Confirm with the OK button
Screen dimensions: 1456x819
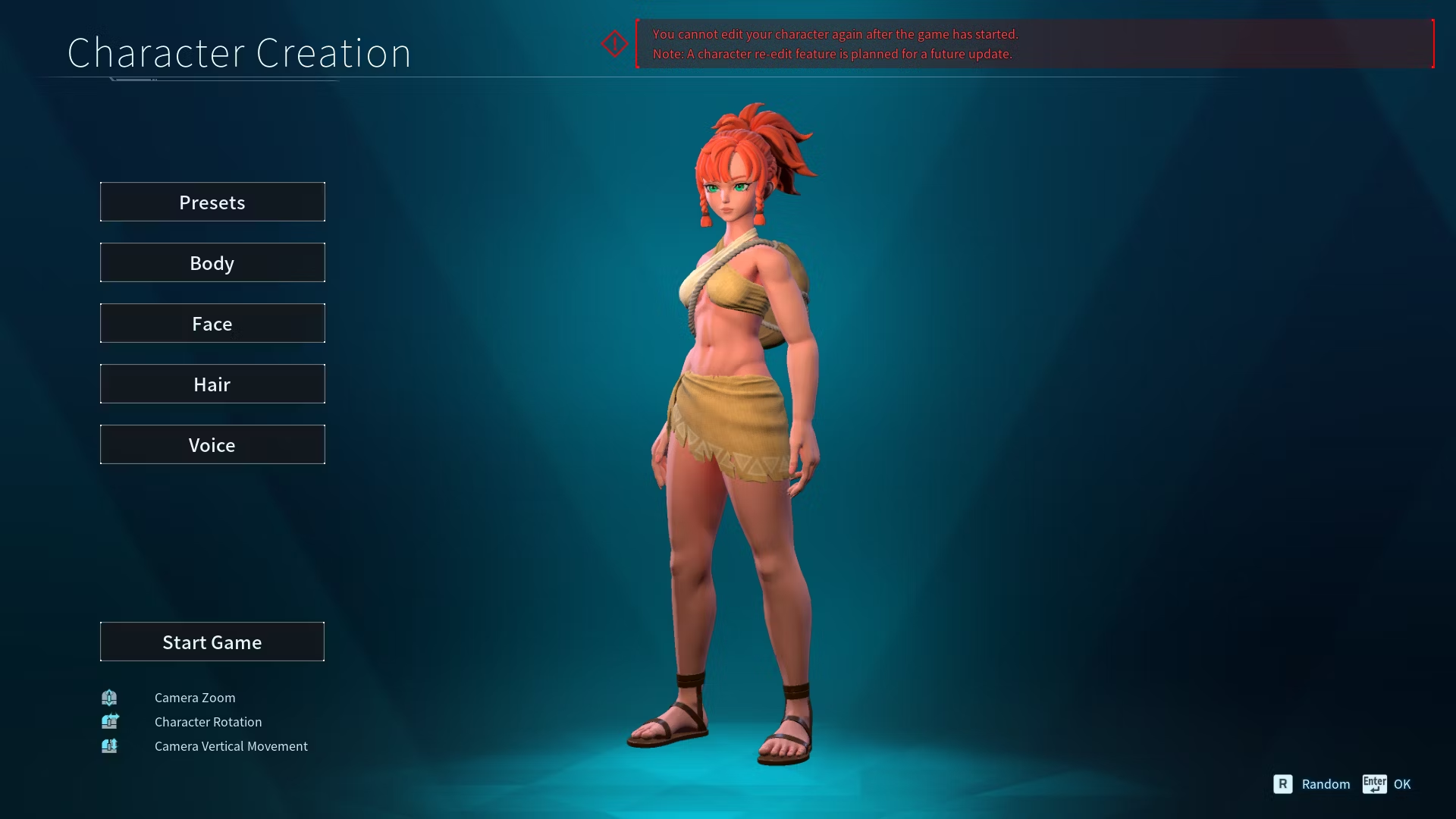tap(1388, 784)
